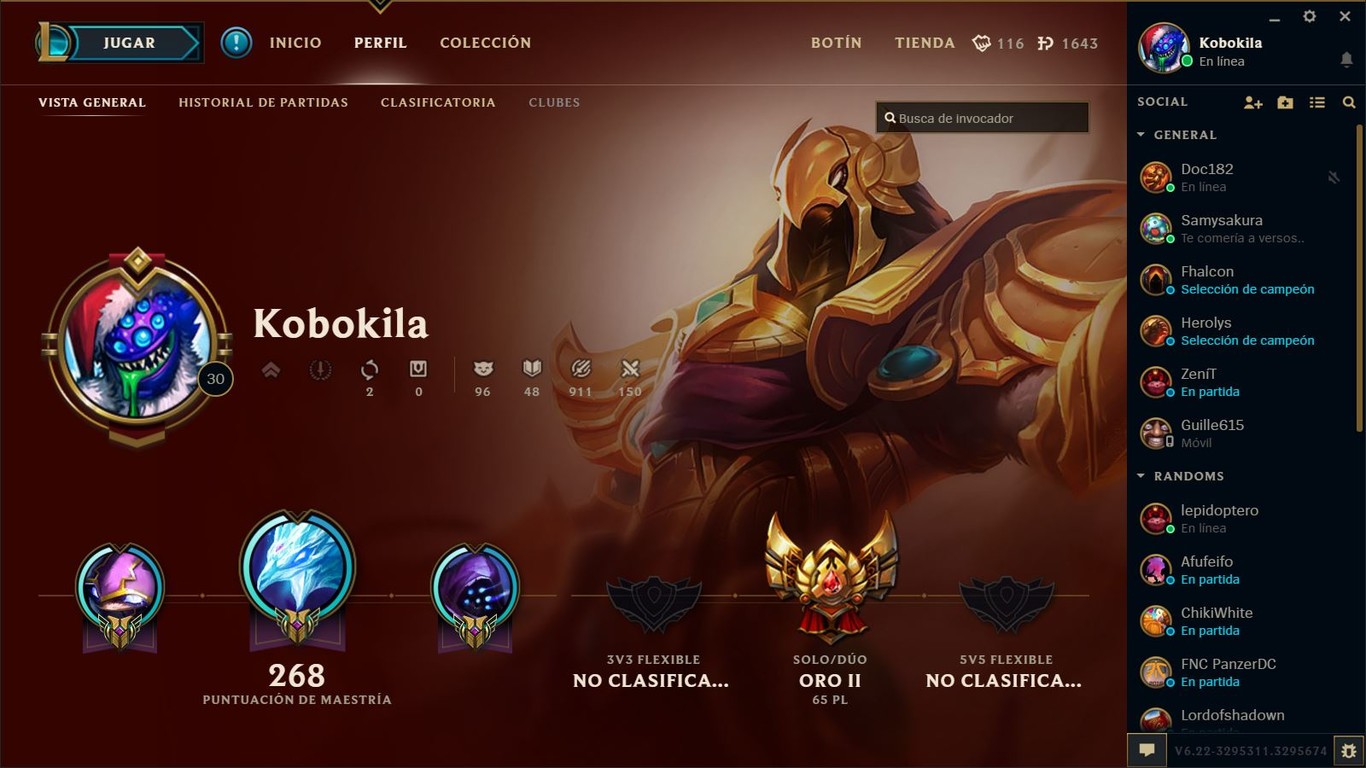The height and width of the screenshot is (768, 1366).
Task: Open BOTÍN from the top bar
Action: pos(836,43)
